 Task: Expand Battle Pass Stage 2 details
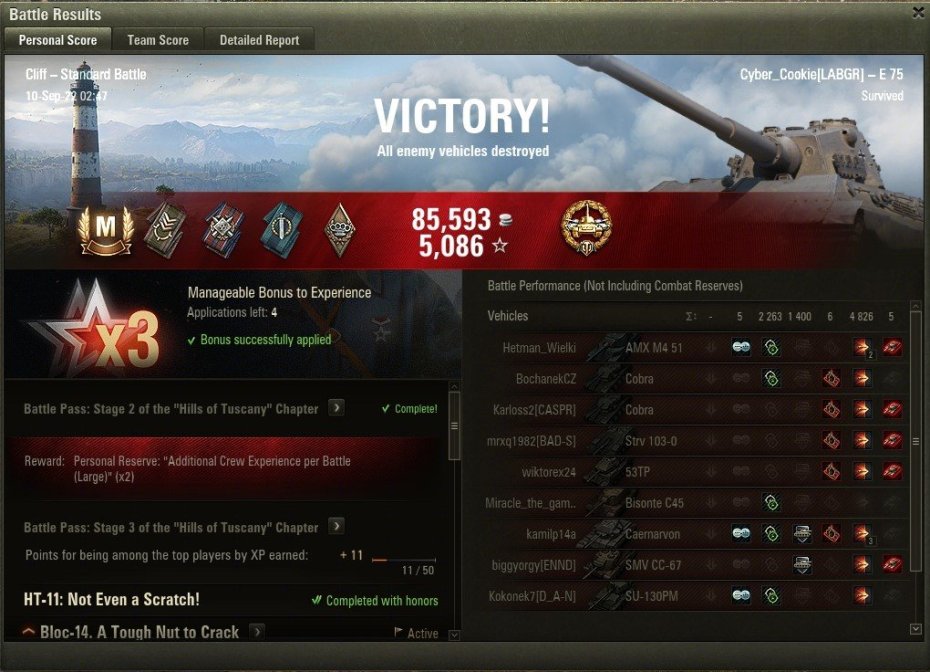pyautogui.click(x=337, y=408)
